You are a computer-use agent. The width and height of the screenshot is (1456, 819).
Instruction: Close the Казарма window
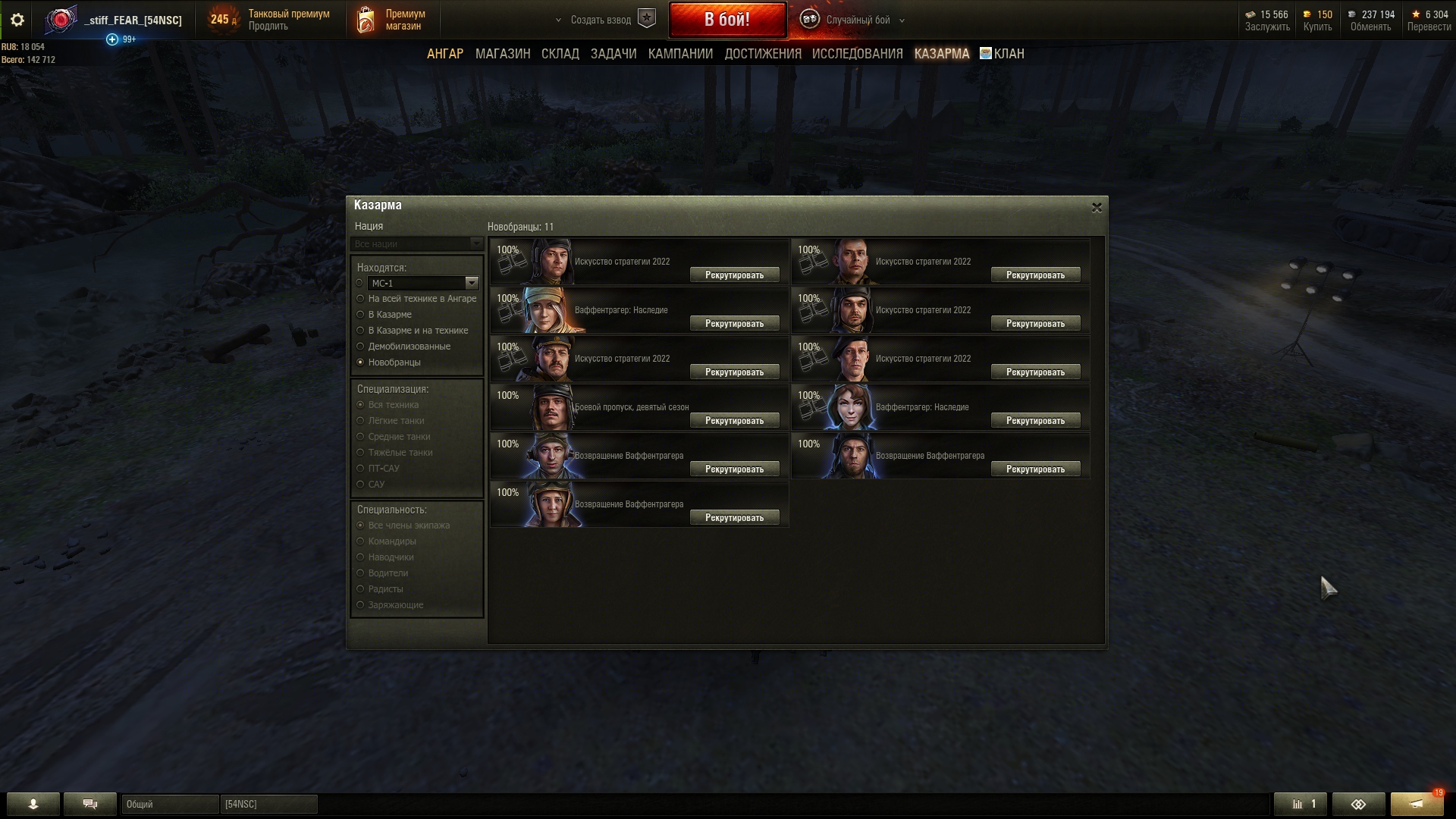[1096, 208]
